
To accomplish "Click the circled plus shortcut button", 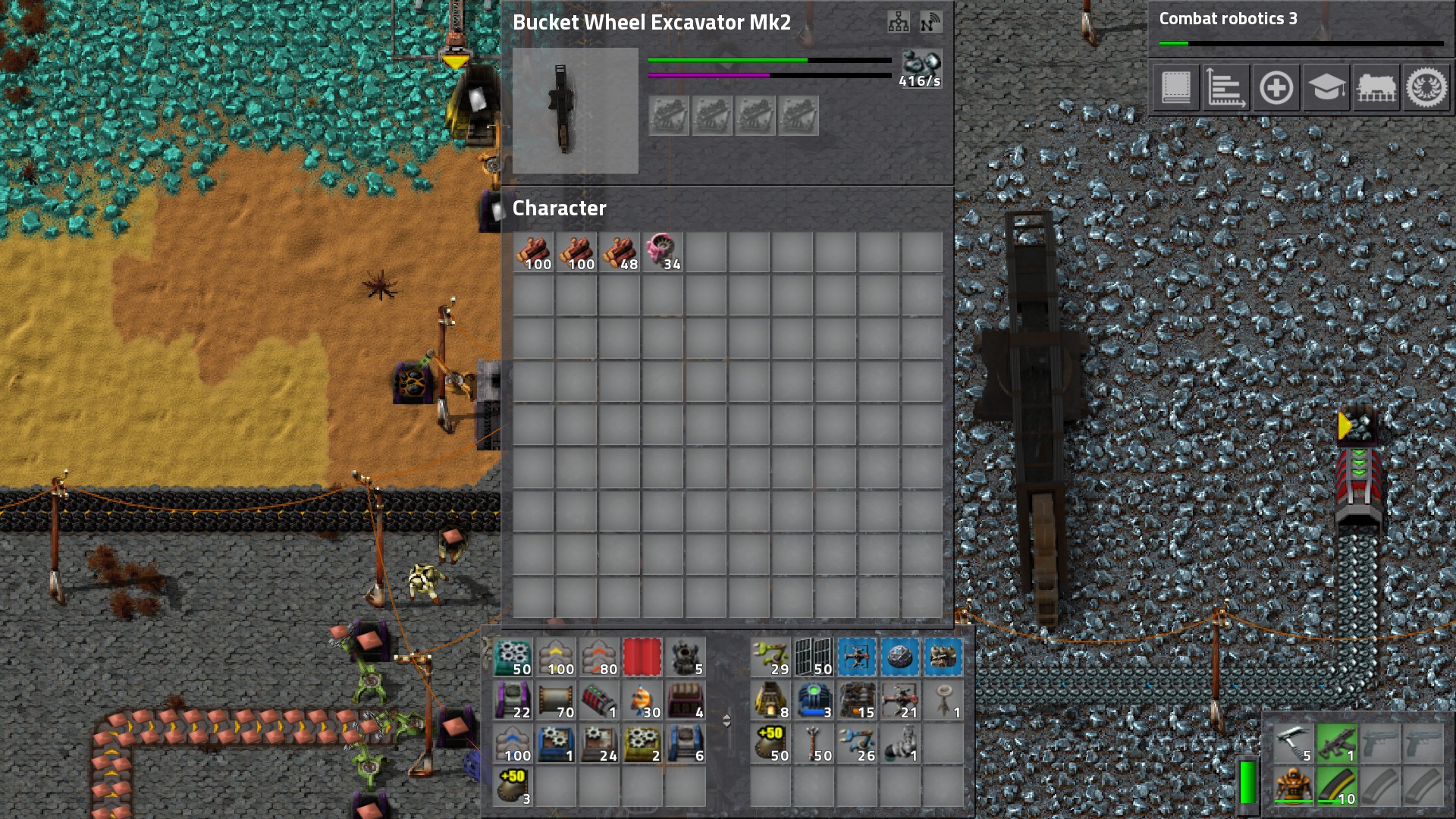I will 1276,88.
